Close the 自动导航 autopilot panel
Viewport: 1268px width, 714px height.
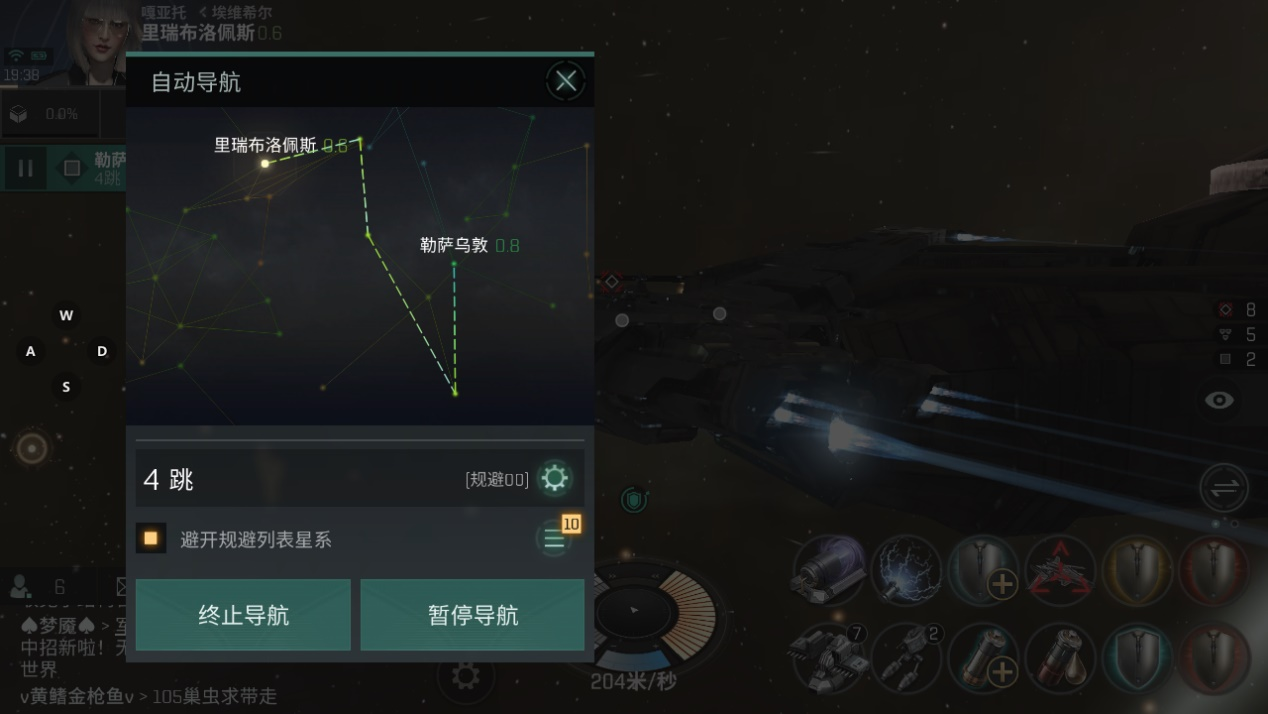566,81
